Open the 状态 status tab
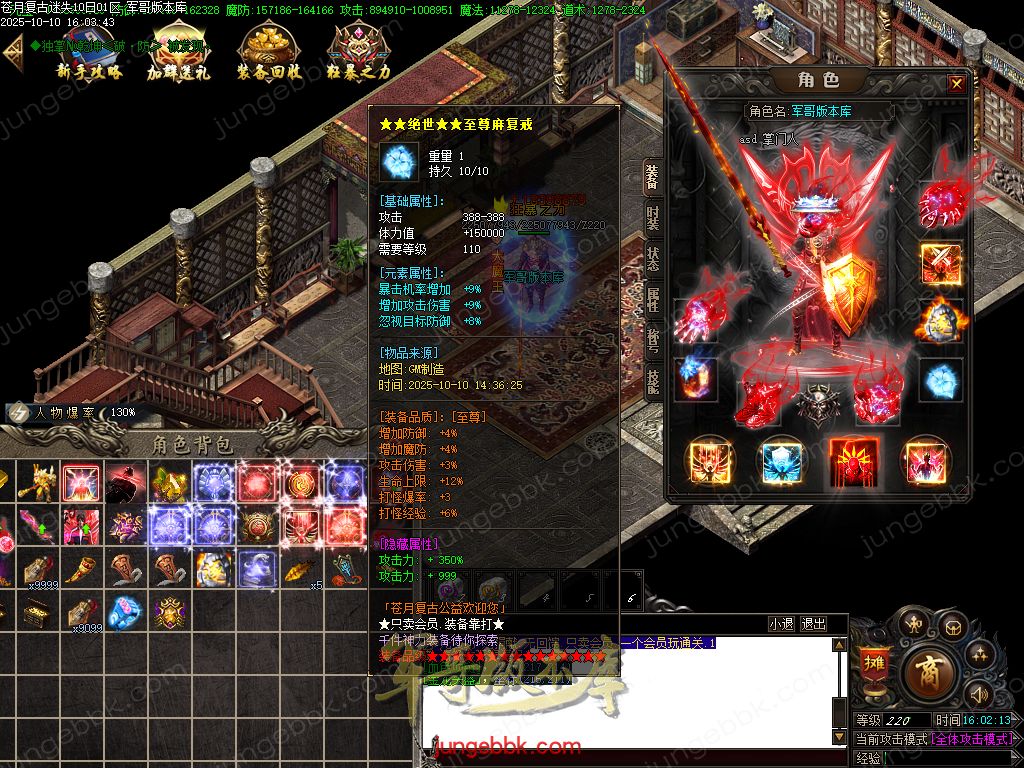This screenshot has width=1024, height=768. [652, 260]
